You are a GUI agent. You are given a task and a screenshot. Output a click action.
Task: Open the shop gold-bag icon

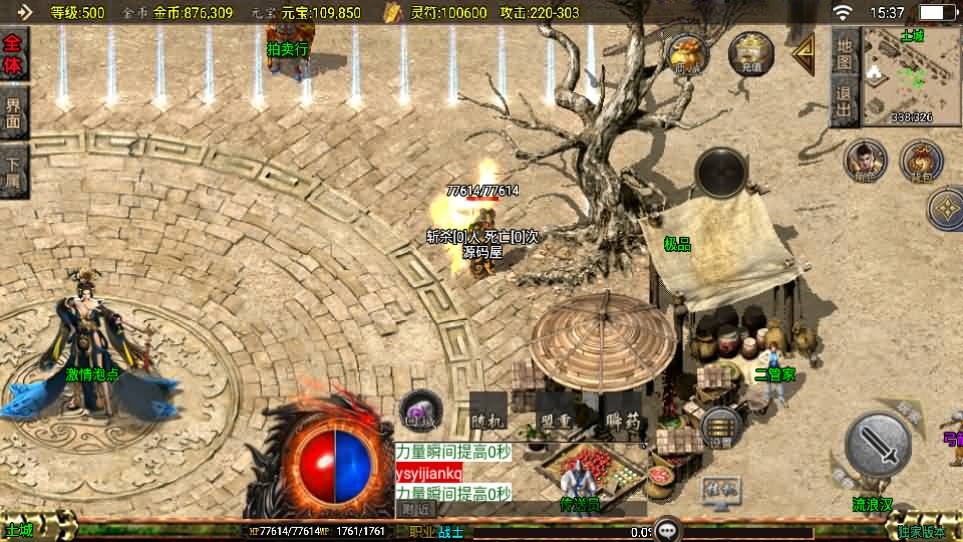[688, 52]
